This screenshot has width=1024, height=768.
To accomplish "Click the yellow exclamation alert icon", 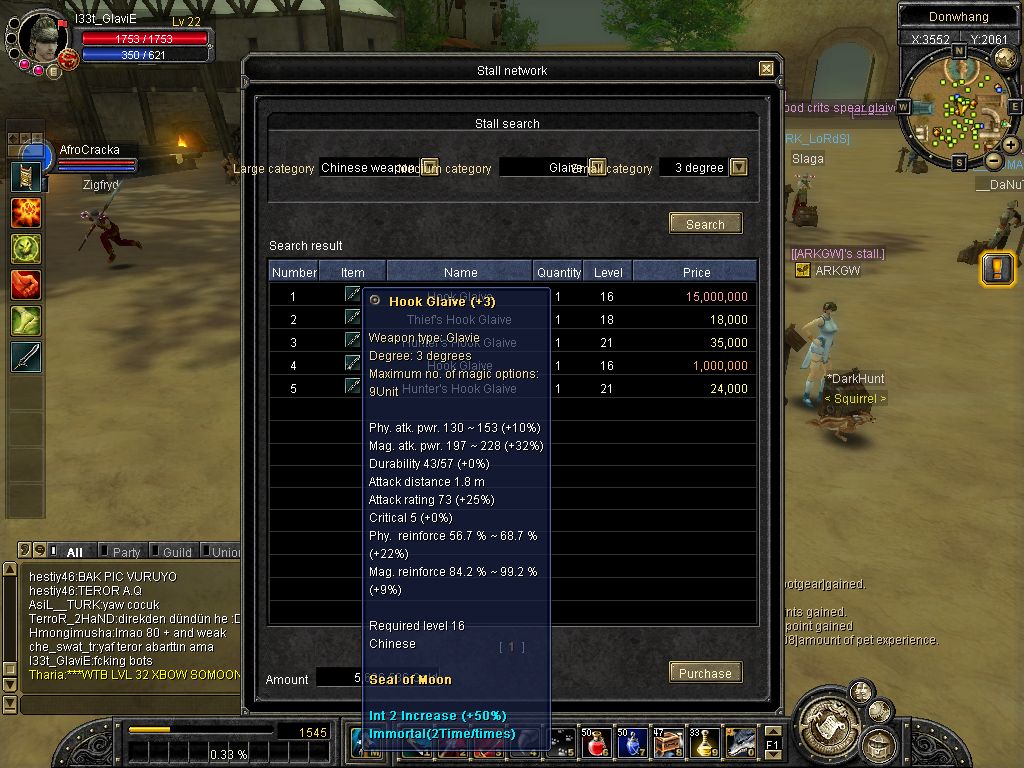I will pos(997,269).
